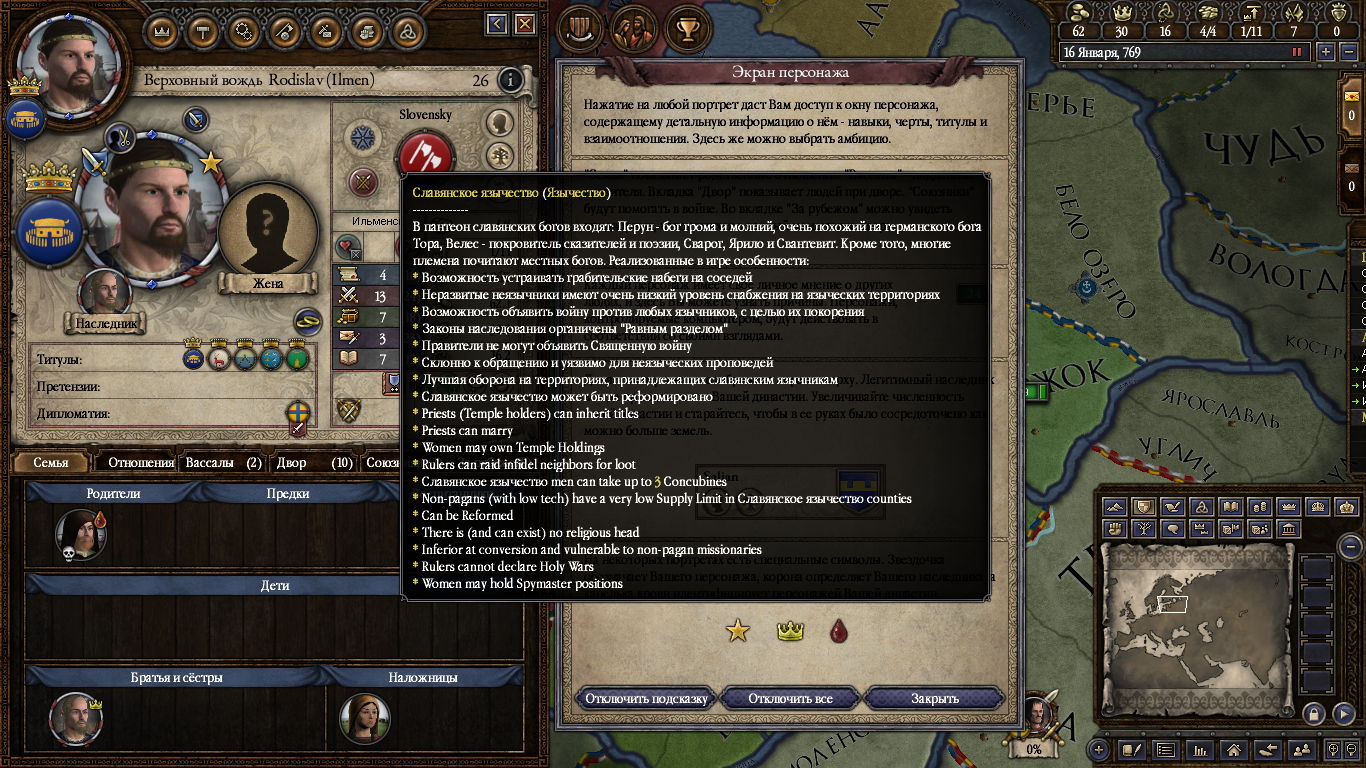Go back using the blue arrow button
1366x768 pixels.
[497, 24]
